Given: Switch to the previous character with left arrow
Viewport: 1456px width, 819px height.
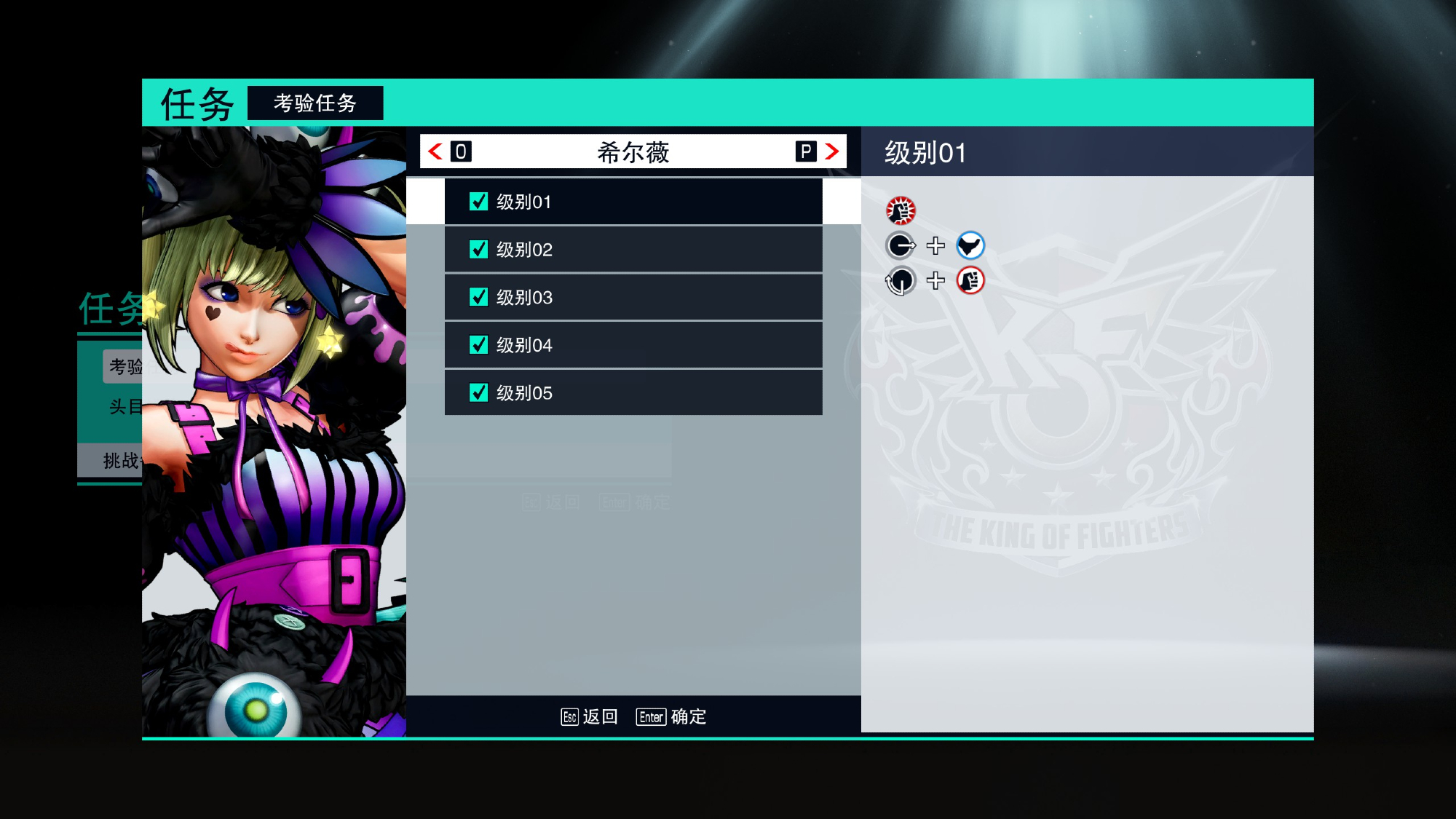Looking at the screenshot, I should [436, 151].
